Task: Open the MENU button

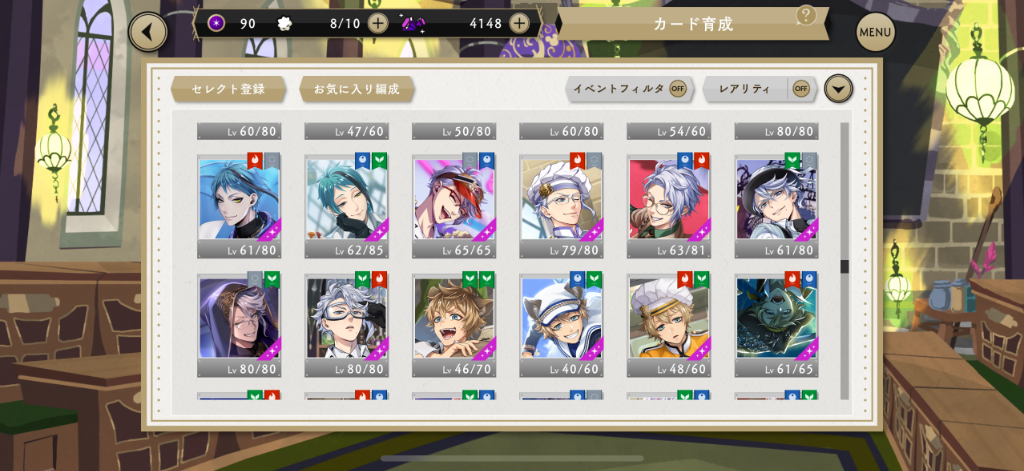Action: 875,33
